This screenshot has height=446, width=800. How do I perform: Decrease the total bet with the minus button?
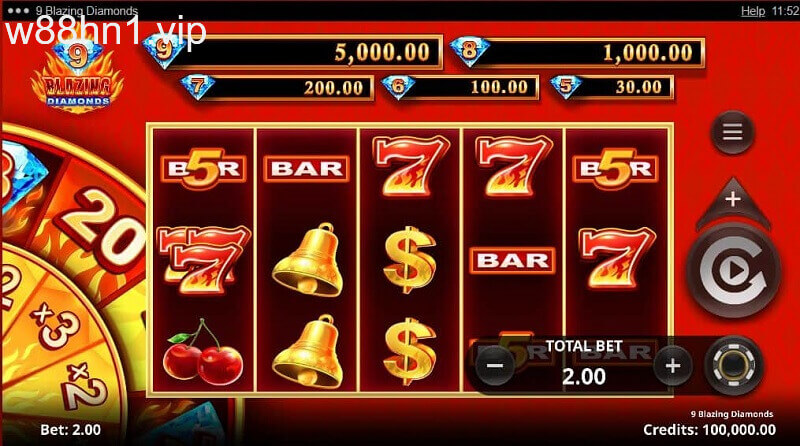coord(497,364)
